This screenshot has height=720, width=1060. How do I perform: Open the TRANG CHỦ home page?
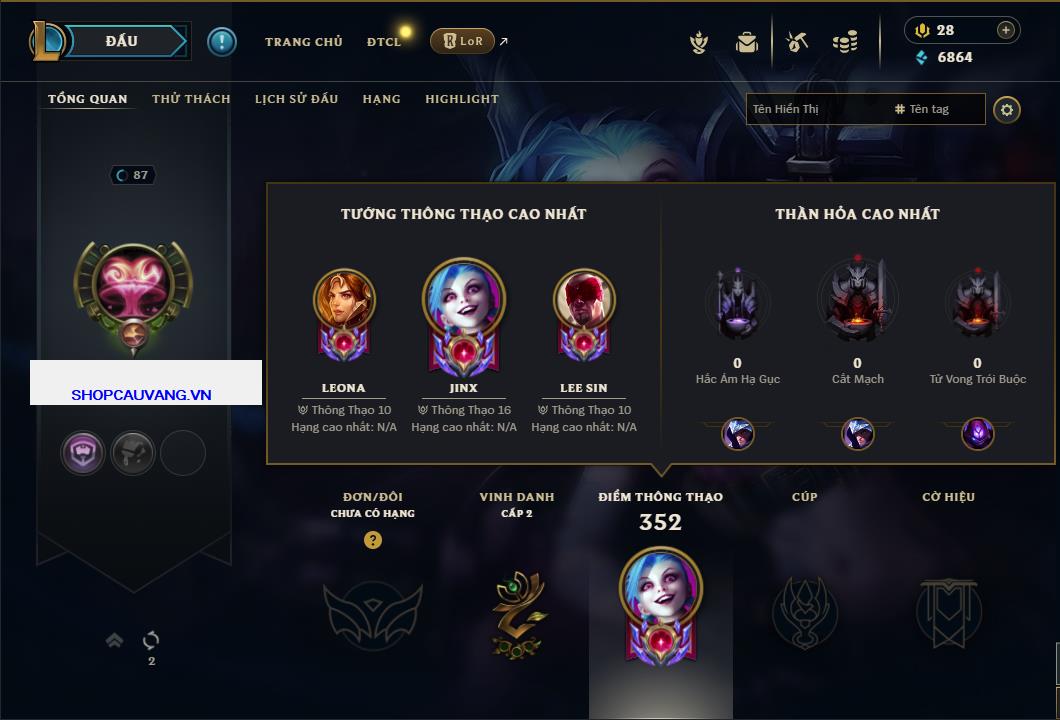[303, 42]
